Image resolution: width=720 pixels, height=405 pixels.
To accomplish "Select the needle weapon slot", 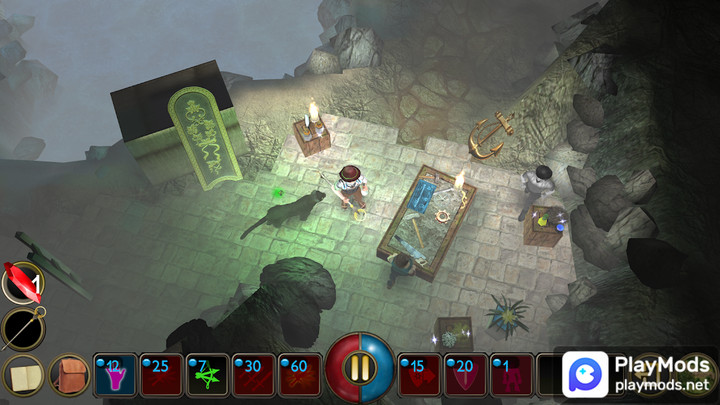I will (x=22, y=327).
